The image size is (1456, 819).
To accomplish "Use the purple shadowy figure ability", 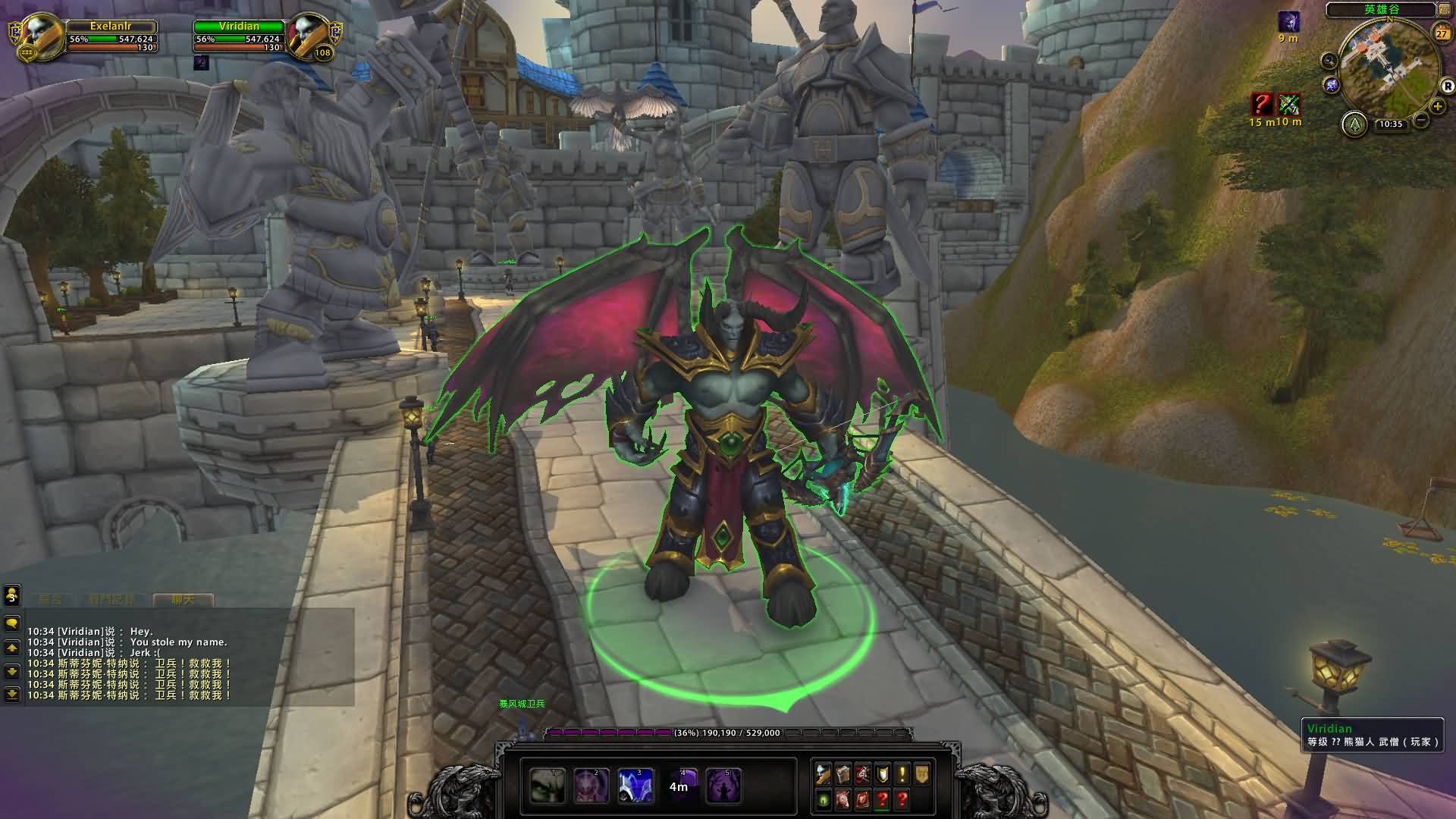I will point(723,786).
